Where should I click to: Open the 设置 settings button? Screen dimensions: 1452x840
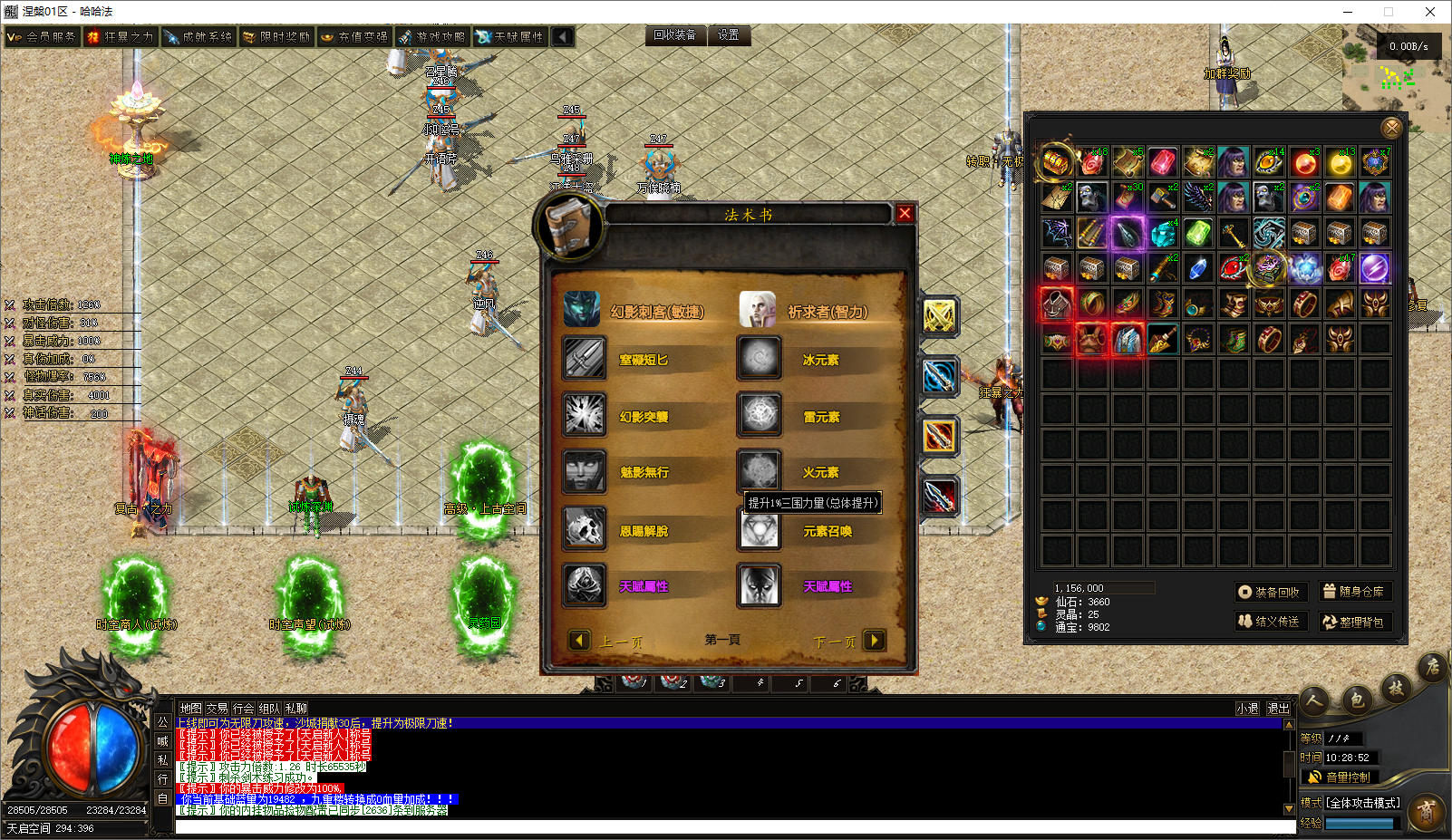pyautogui.click(x=728, y=35)
